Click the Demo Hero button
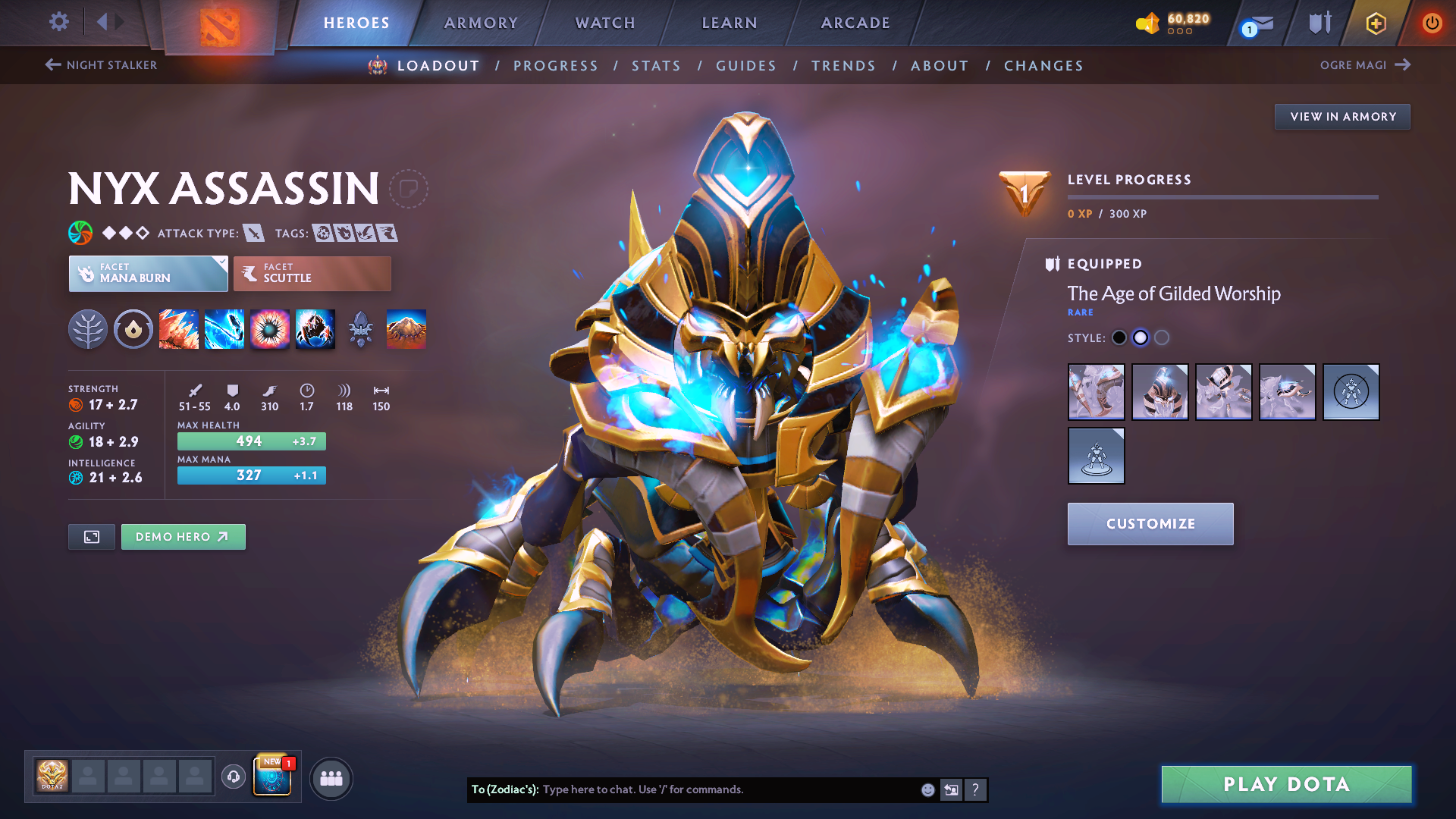1456x819 pixels. 183,536
